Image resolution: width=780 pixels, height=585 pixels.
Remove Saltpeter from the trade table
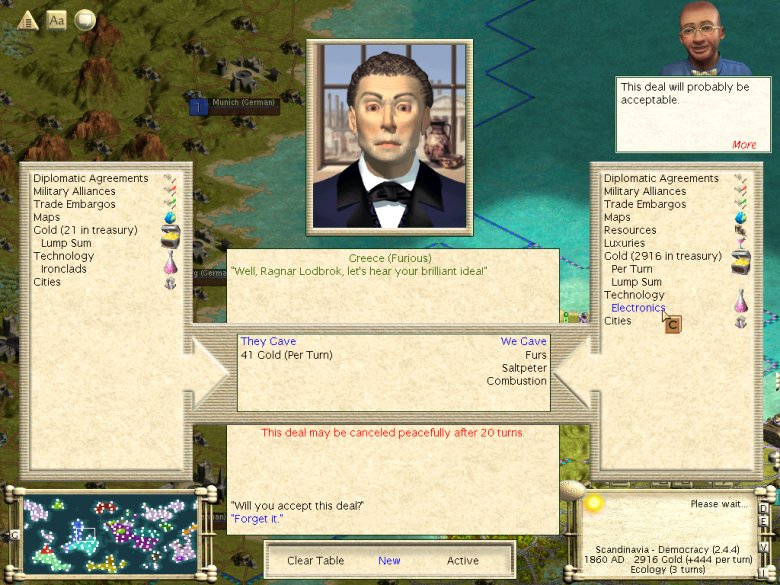click(x=525, y=368)
